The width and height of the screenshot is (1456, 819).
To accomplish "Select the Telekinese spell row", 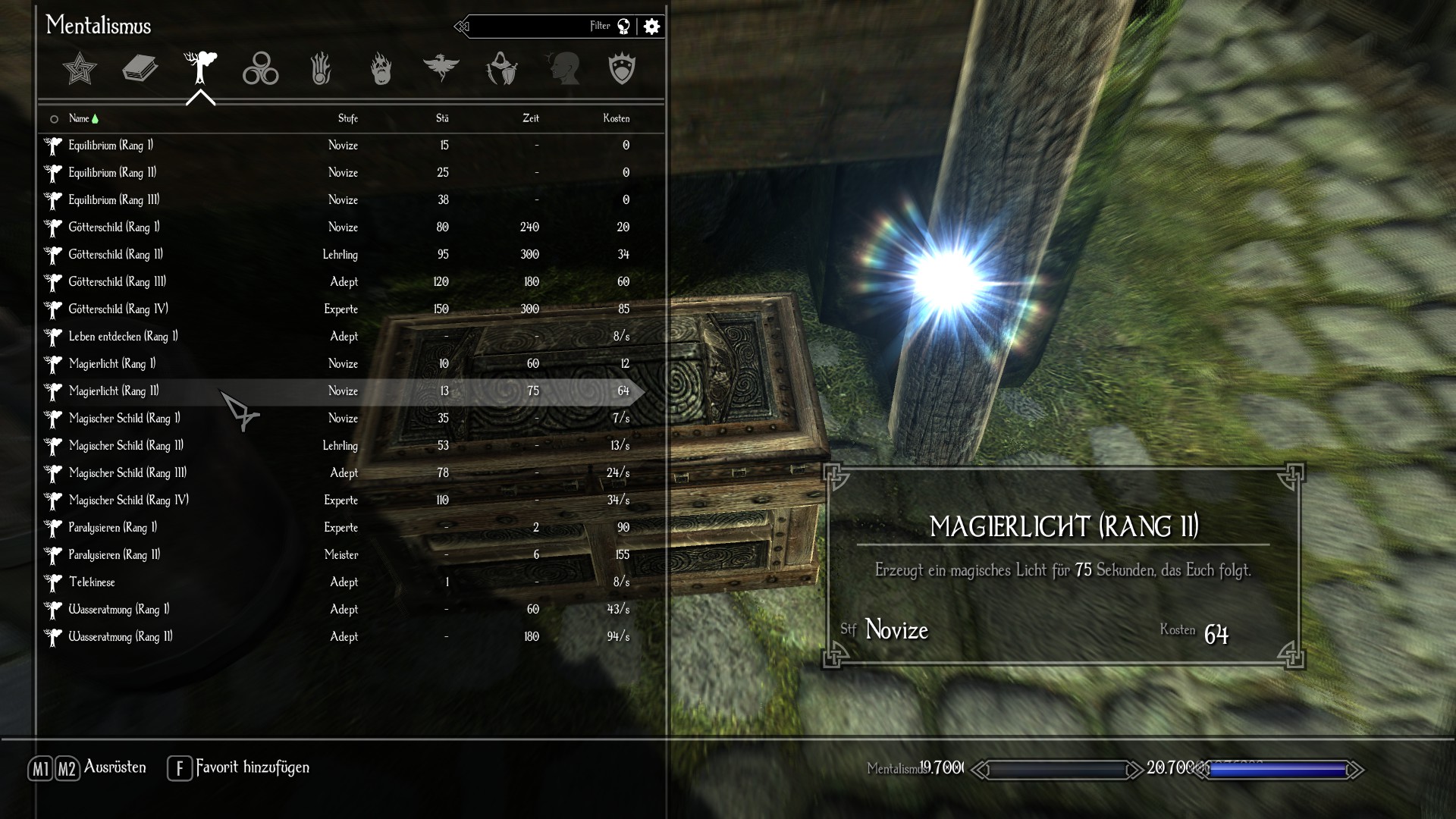I will click(92, 582).
